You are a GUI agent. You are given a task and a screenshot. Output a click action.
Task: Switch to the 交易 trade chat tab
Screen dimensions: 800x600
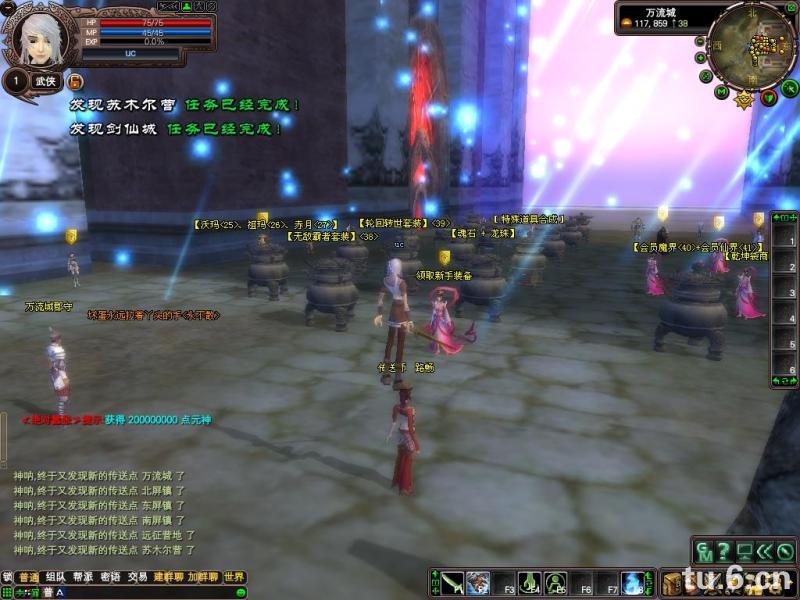point(137,577)
